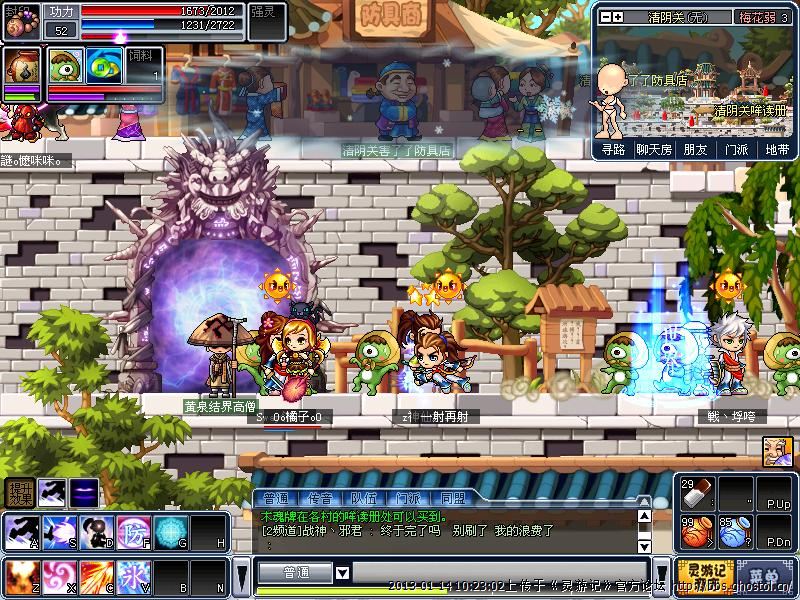Open the 聊天房 chat room
Image resolution: width=800 pixels, height=600 pixels.
point(654,149)
